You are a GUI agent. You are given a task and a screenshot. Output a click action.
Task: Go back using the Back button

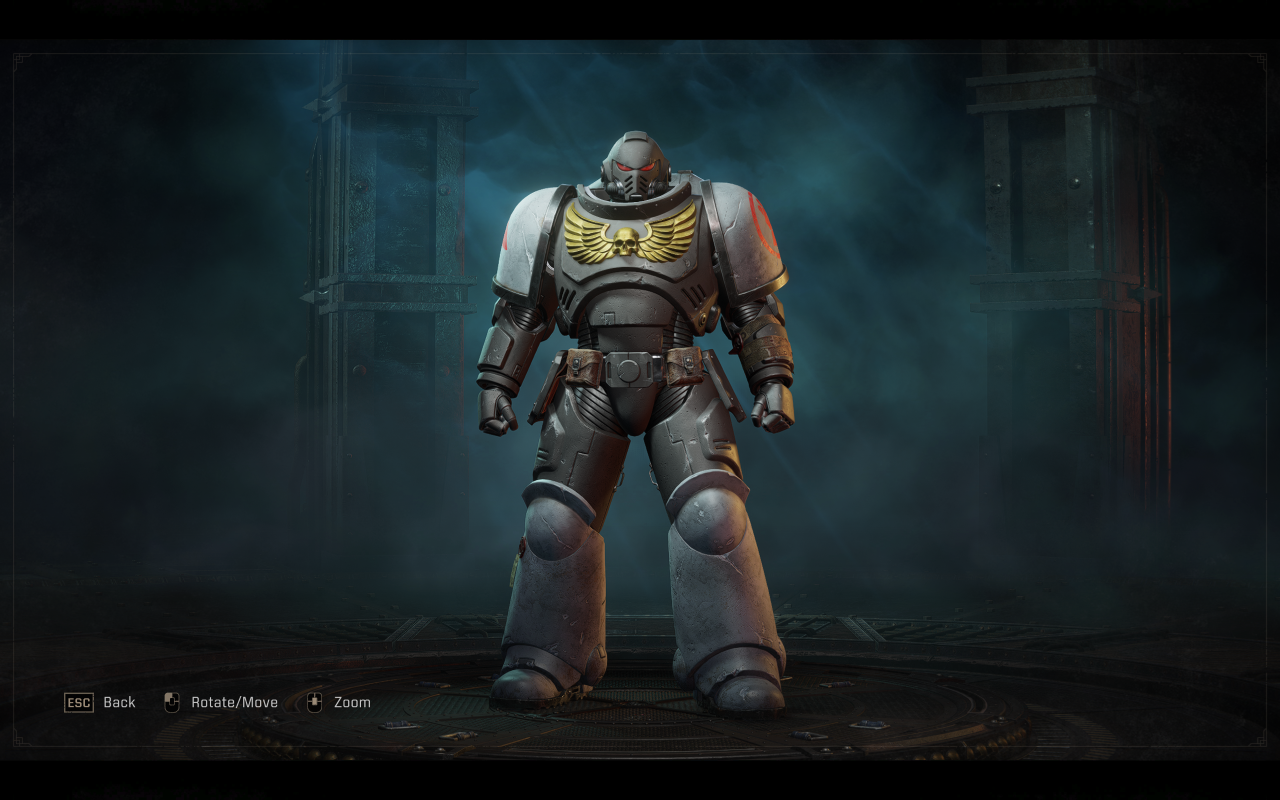click(100, 702)
